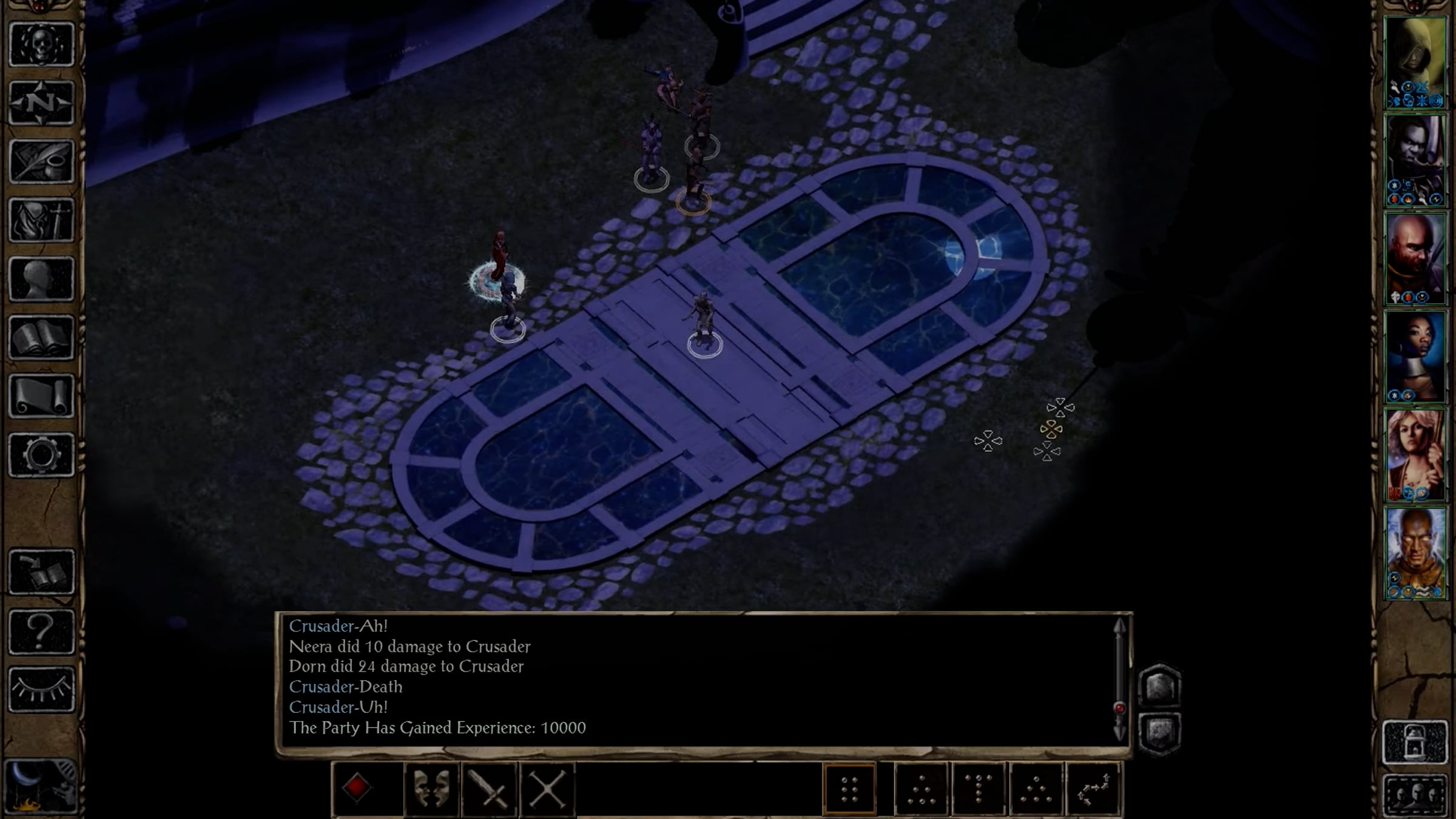Choose the talk action with two masks
This screenshot has height=819, width=1456.
pyautogui.click(x=431, y=788)
